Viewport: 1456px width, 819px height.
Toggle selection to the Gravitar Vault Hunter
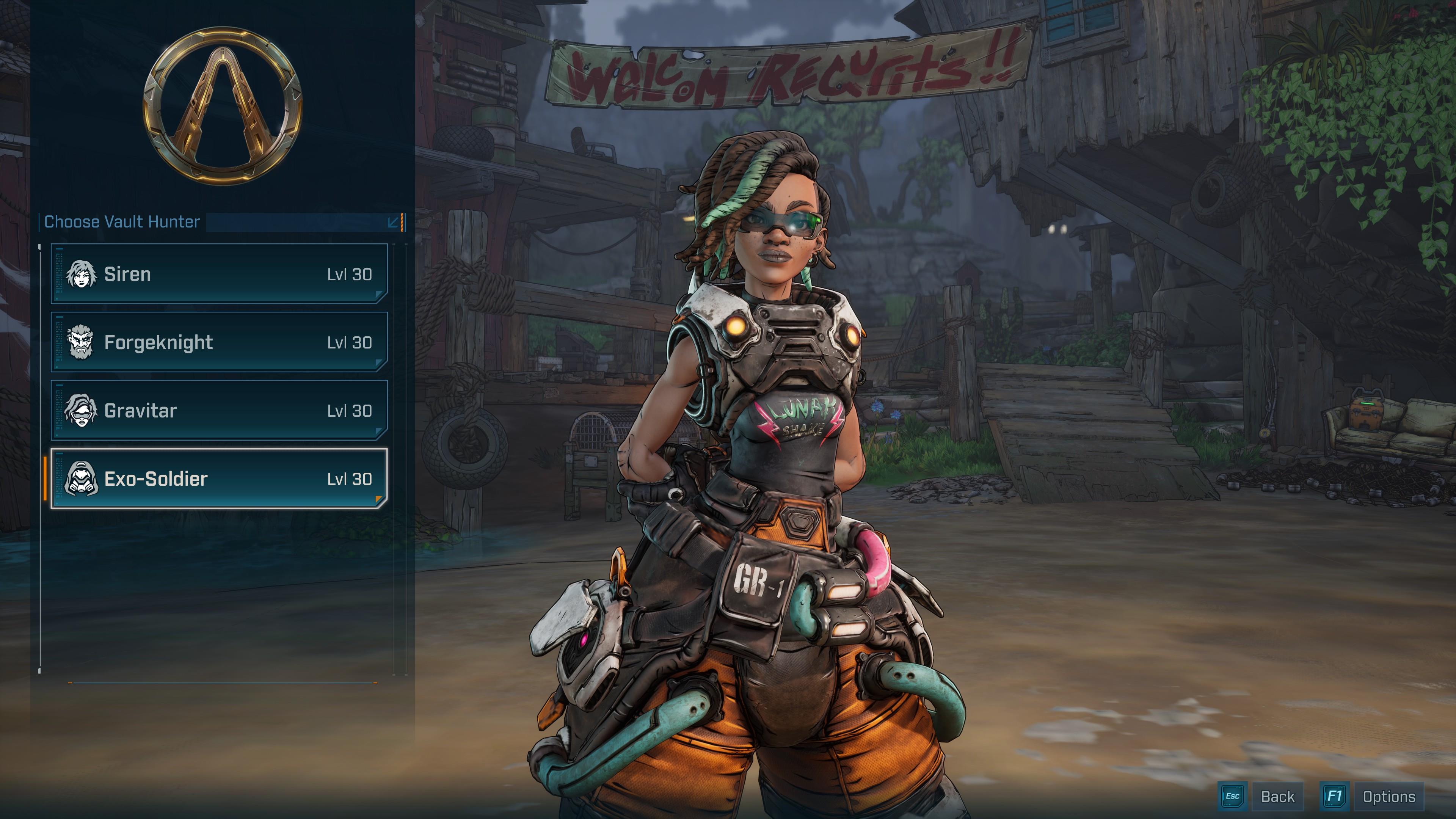coord(220,410)
